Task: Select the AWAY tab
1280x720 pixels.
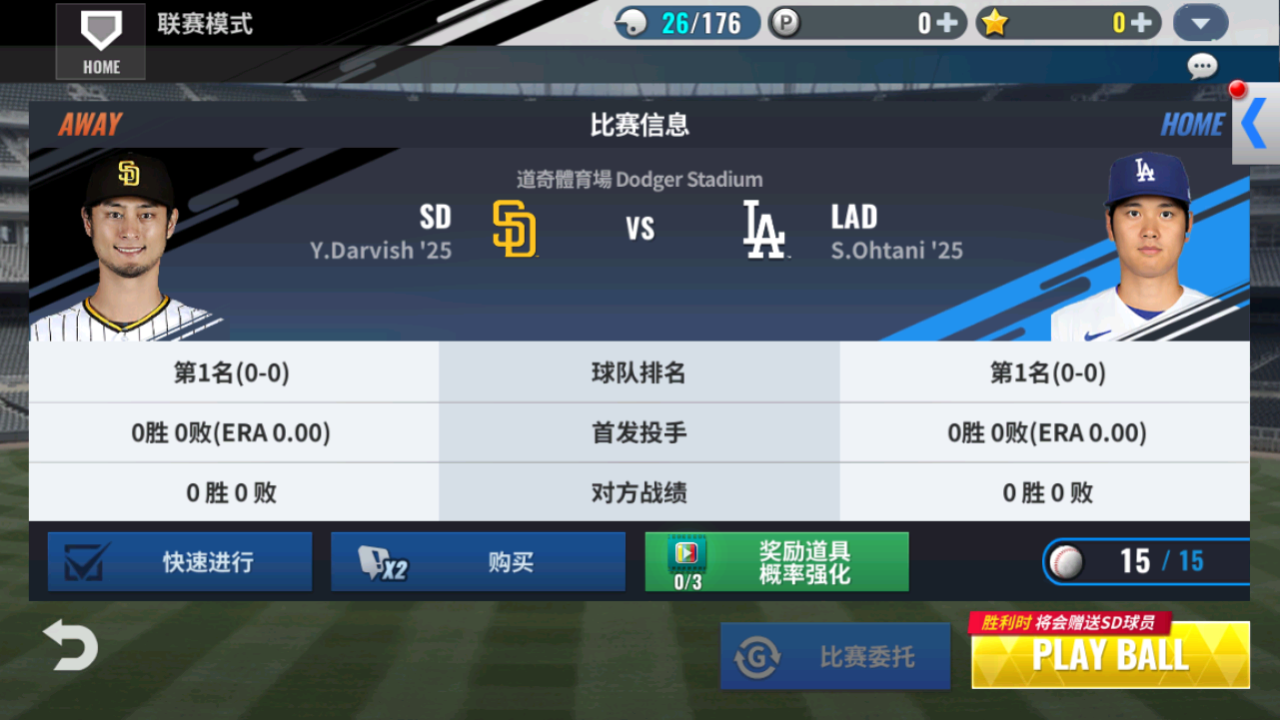Action: [x=89, y=124]
